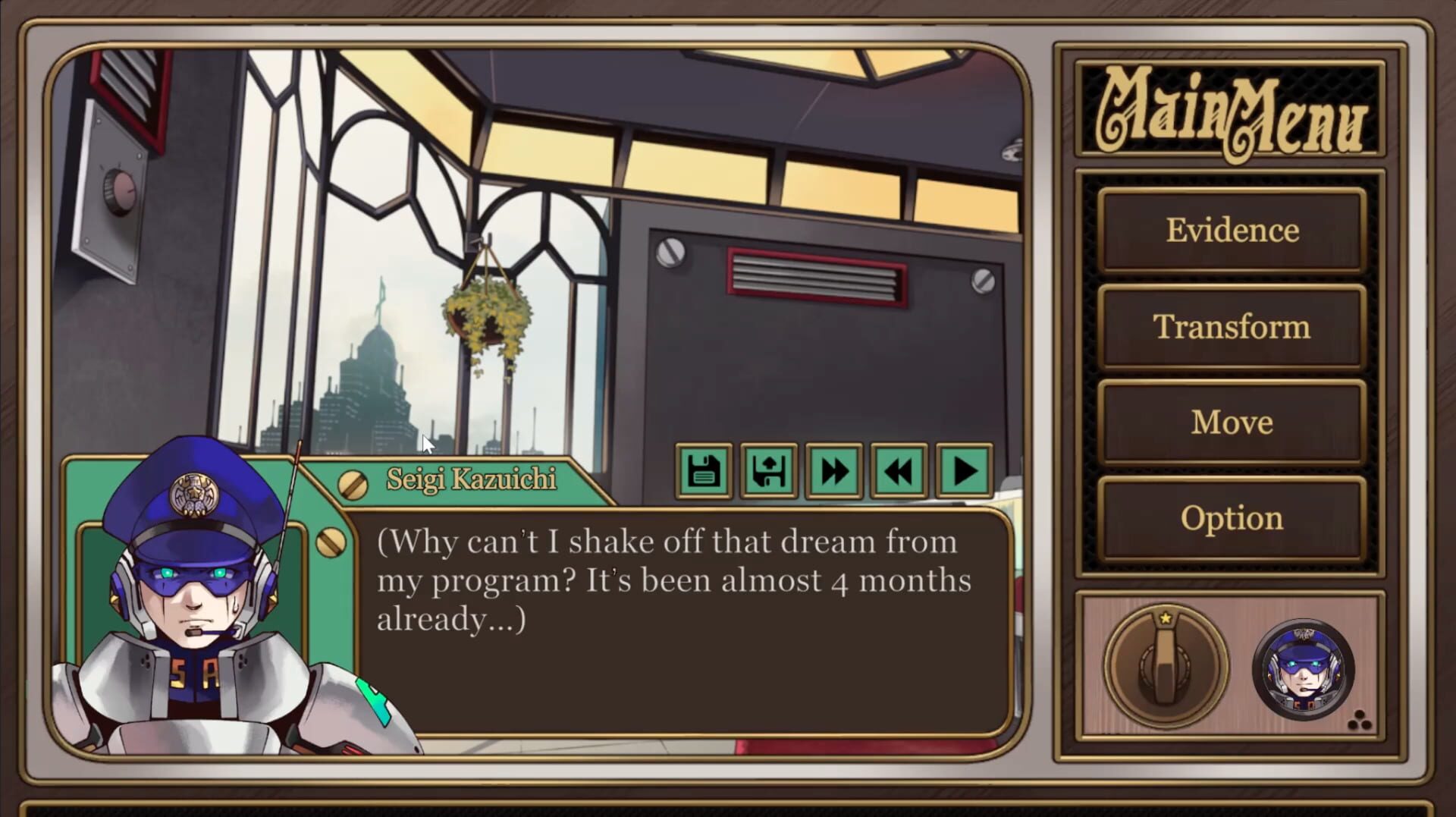Load a save using the load icon
The image size is (1456, 817).
tap(768, 470)
